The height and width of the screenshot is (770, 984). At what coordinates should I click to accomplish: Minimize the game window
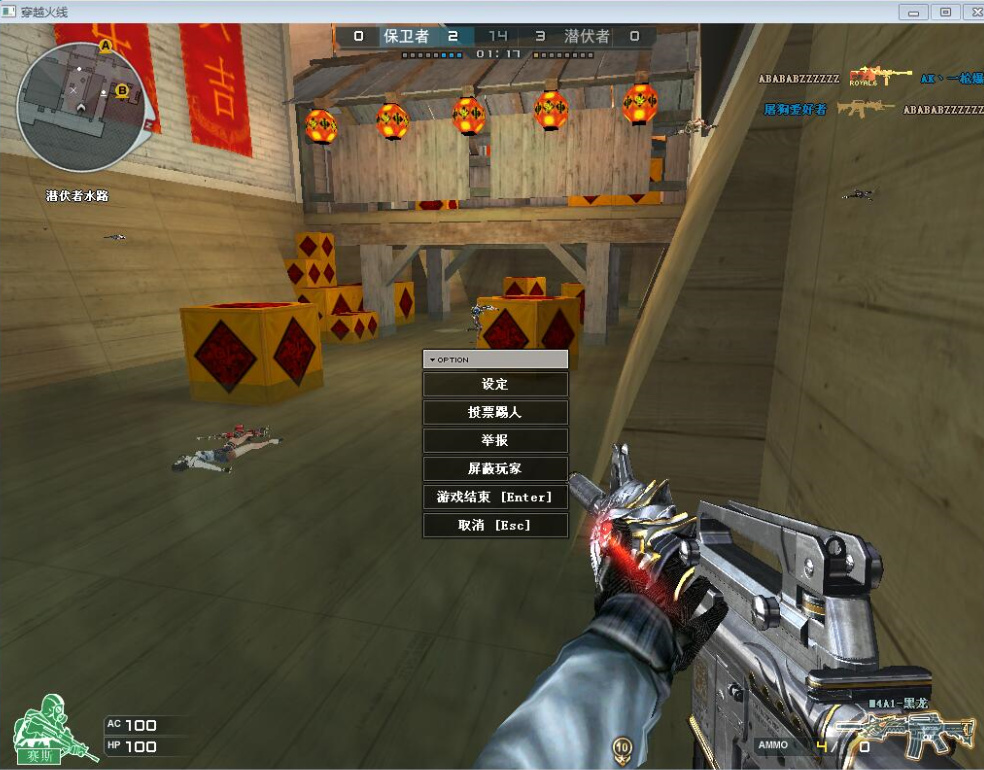[x=913, y=12]
